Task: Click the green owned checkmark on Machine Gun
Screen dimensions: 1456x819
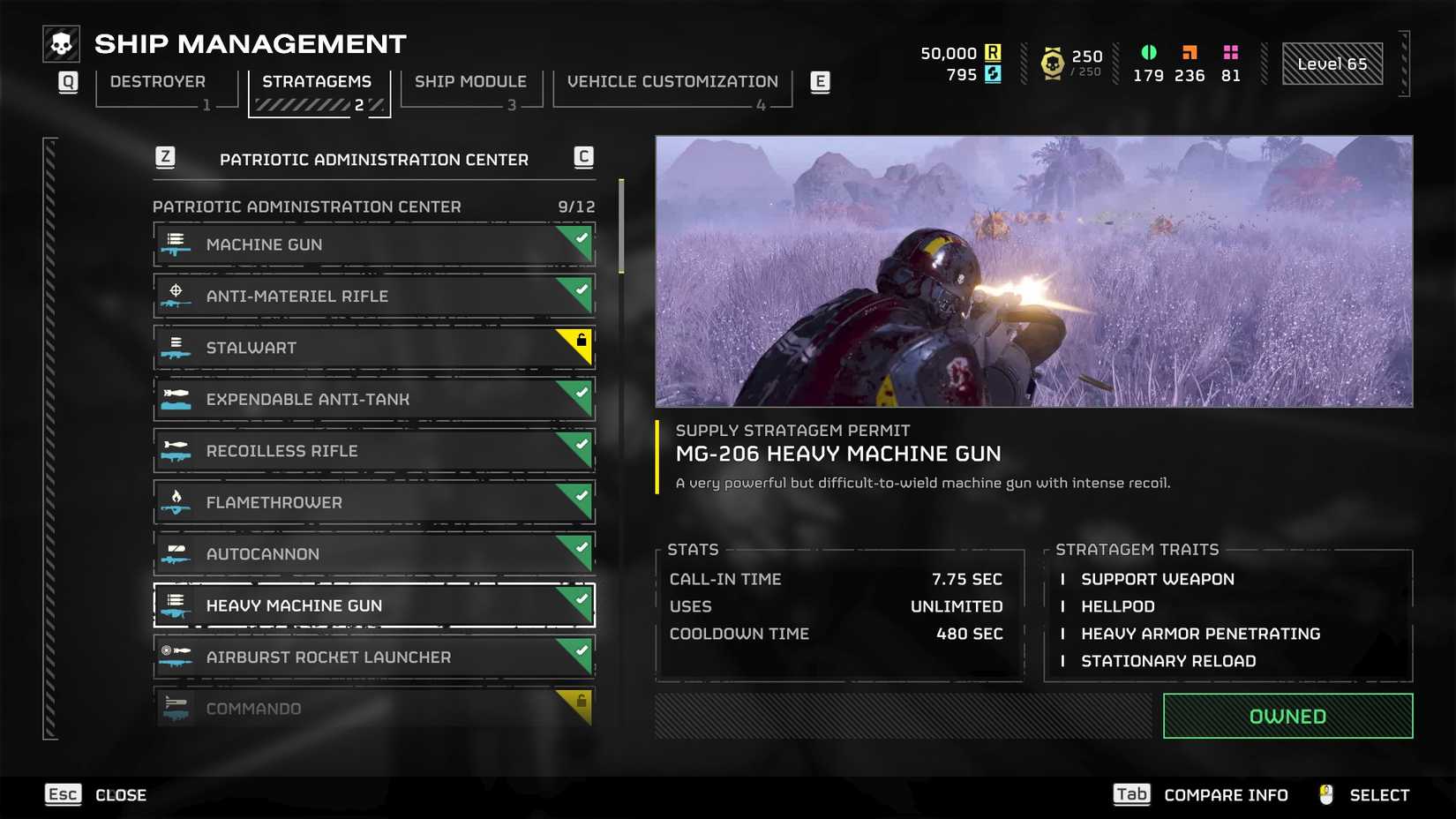Action: pyautogui.click(x=581, y=238)
